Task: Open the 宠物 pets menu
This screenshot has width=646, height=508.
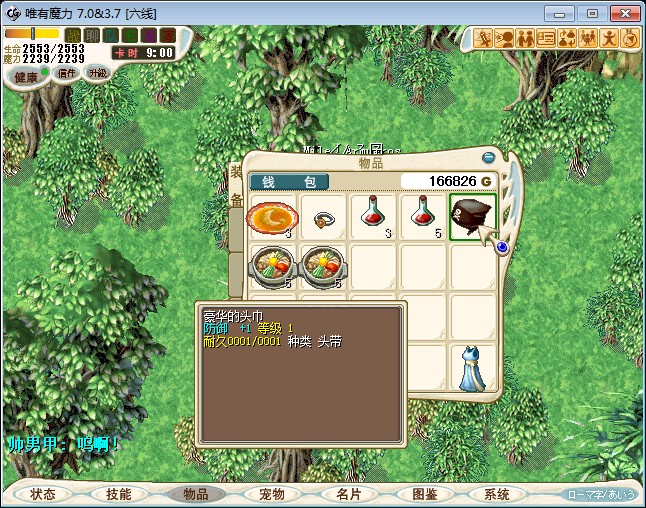Action: click(x=271, y=494)
